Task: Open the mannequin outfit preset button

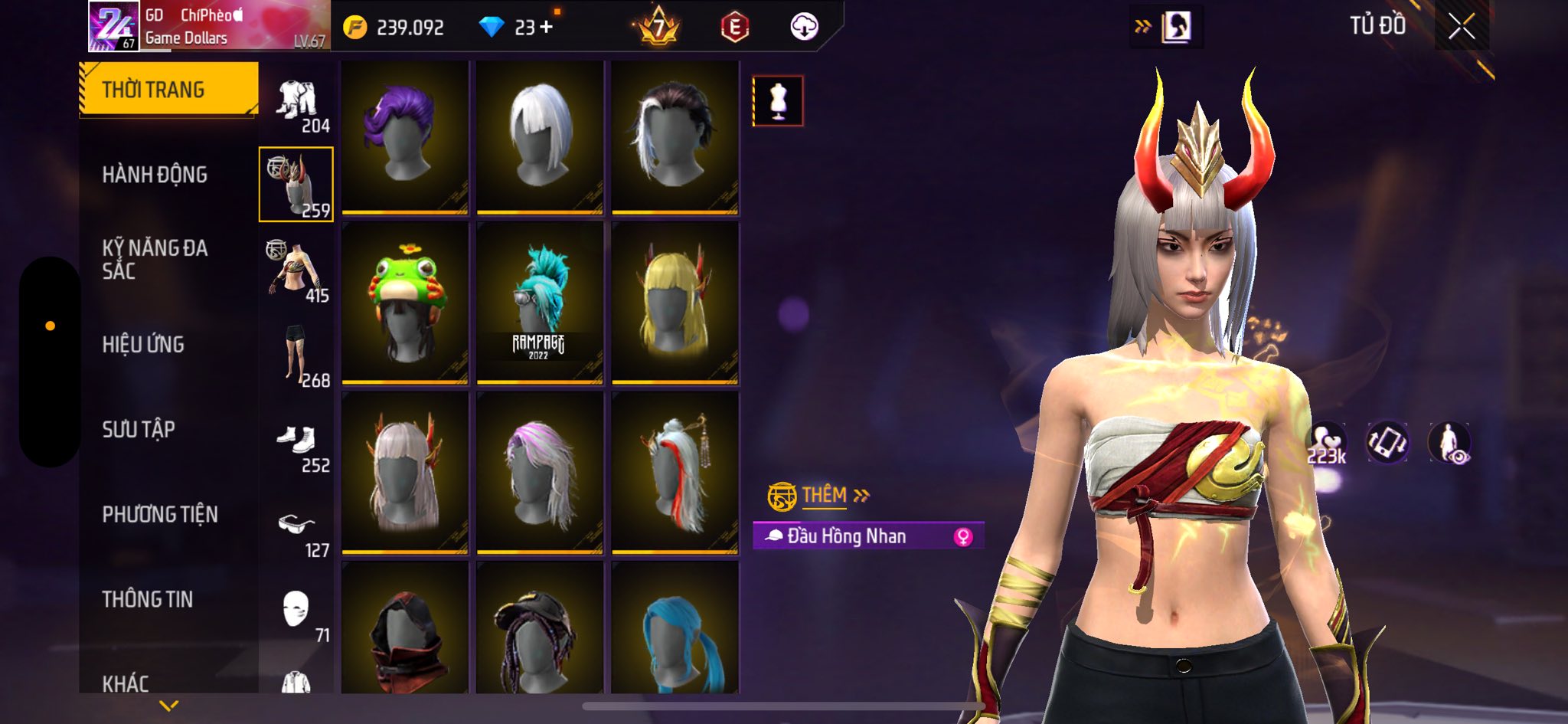Action: pyautogui.click(x=778, y=100)
